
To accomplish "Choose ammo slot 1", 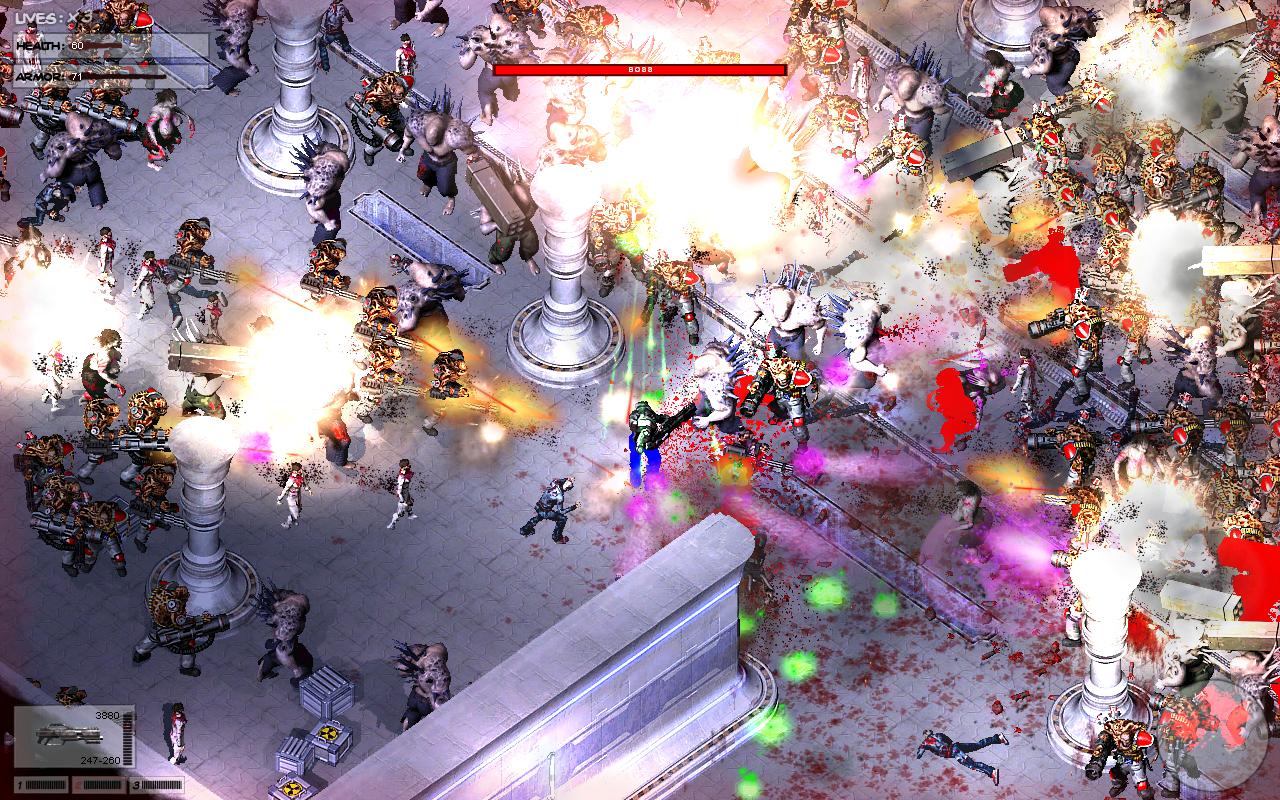I will click(39, 783).
